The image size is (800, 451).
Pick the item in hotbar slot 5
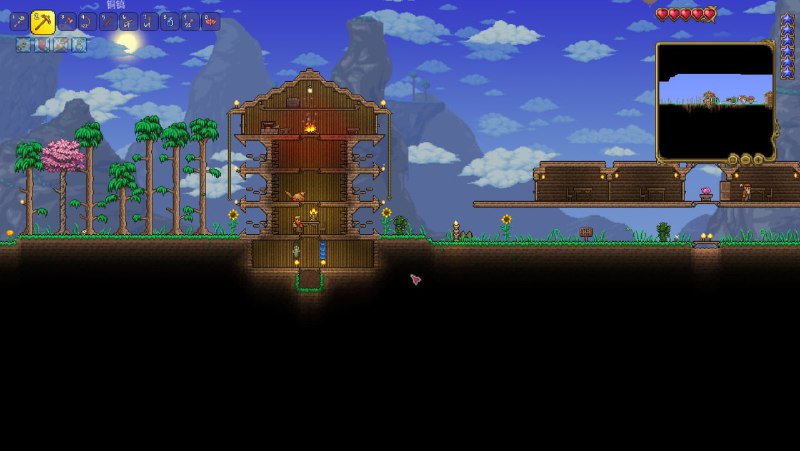click(x=108, y=22)
